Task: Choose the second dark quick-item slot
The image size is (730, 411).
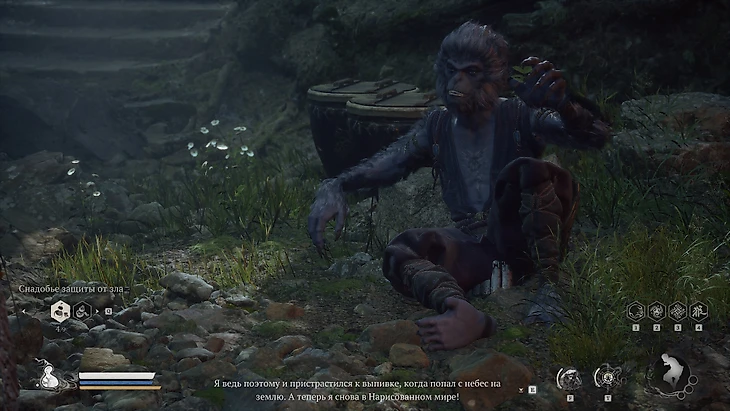Action: 83,311
